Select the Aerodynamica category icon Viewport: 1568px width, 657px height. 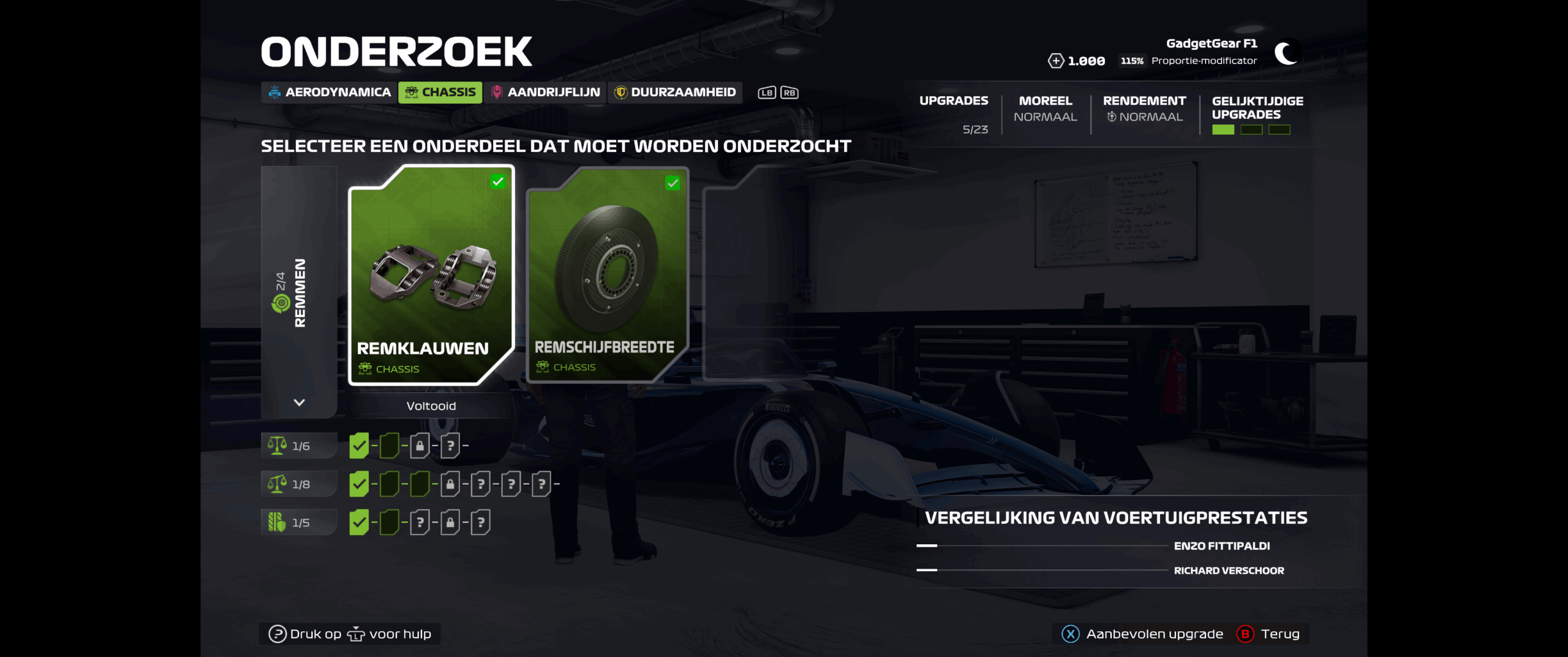point(274,93)
